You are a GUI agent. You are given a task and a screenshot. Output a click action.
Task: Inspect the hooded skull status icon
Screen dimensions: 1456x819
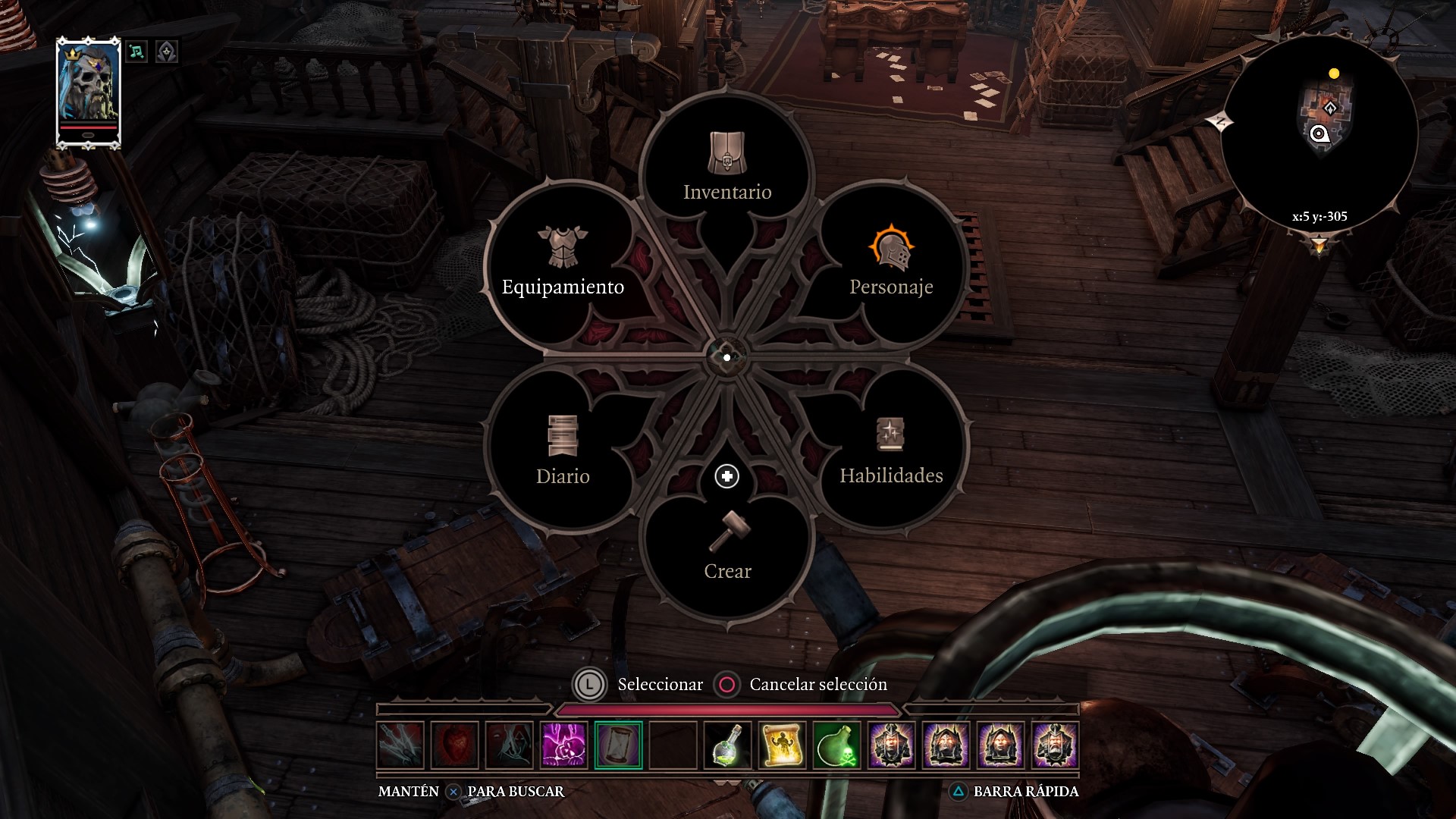click(167, 52)
